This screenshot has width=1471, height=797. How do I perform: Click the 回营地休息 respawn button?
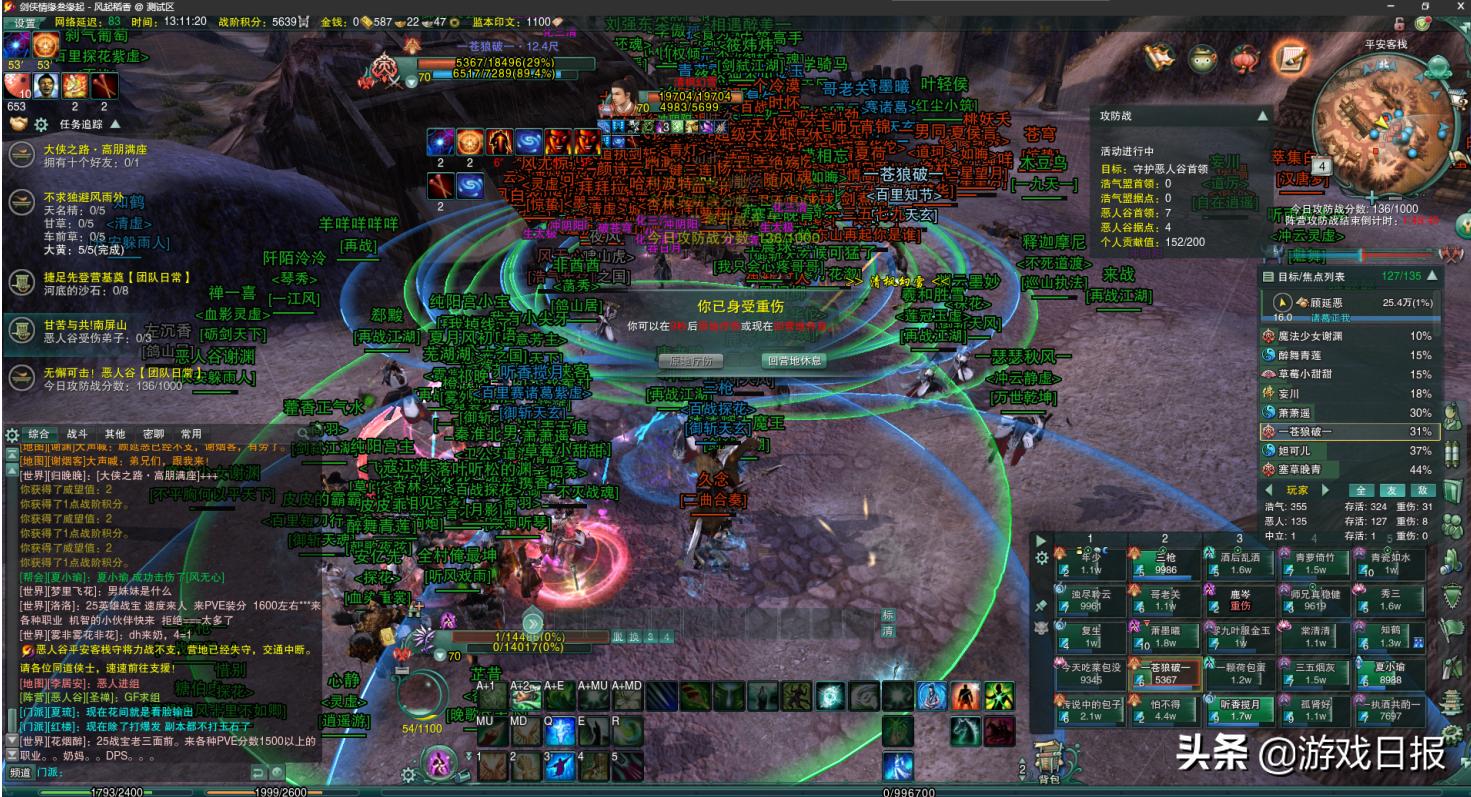pyautogui.click(x=793, y=361)
